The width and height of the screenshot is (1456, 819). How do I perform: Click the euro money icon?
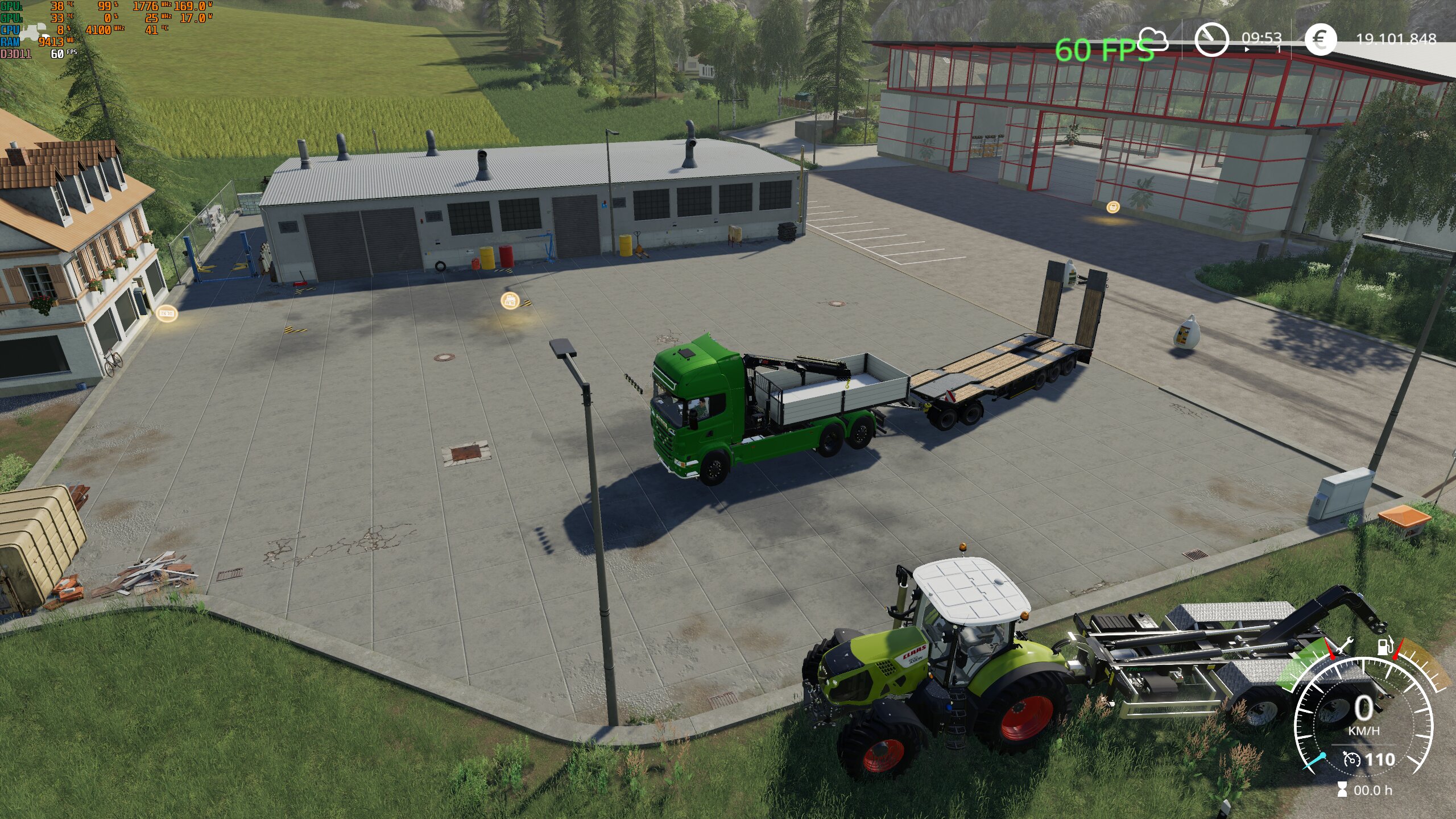(1320, 39)
